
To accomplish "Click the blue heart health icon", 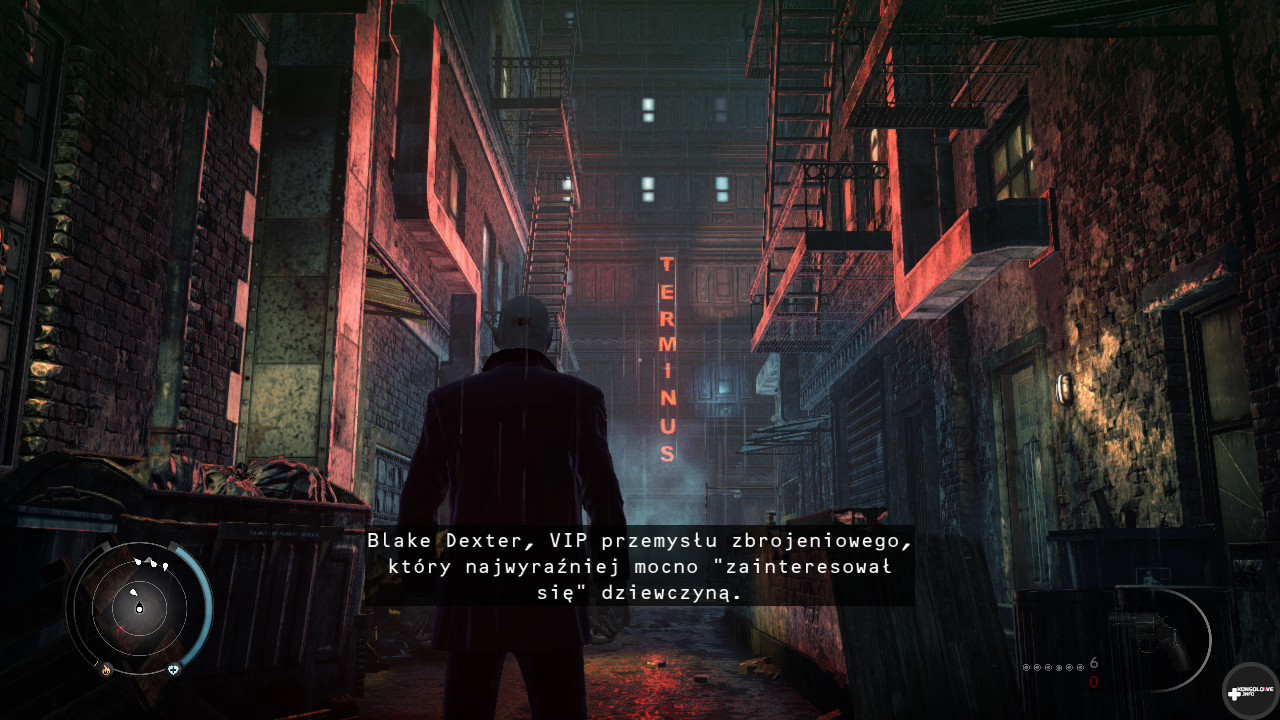I will [x=173, y=669].
